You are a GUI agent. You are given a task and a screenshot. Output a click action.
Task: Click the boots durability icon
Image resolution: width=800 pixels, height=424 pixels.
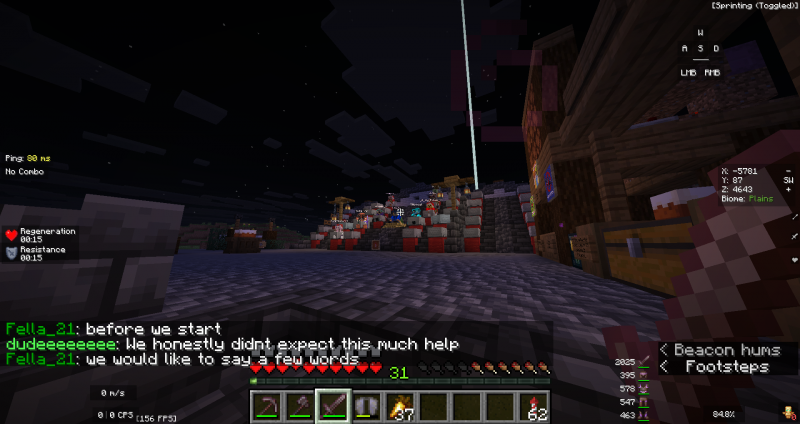point(644,414)
